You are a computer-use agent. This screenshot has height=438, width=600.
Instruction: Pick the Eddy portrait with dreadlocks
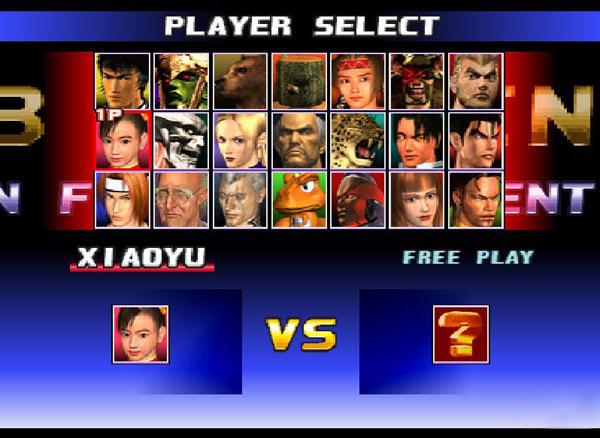(476, 199)
